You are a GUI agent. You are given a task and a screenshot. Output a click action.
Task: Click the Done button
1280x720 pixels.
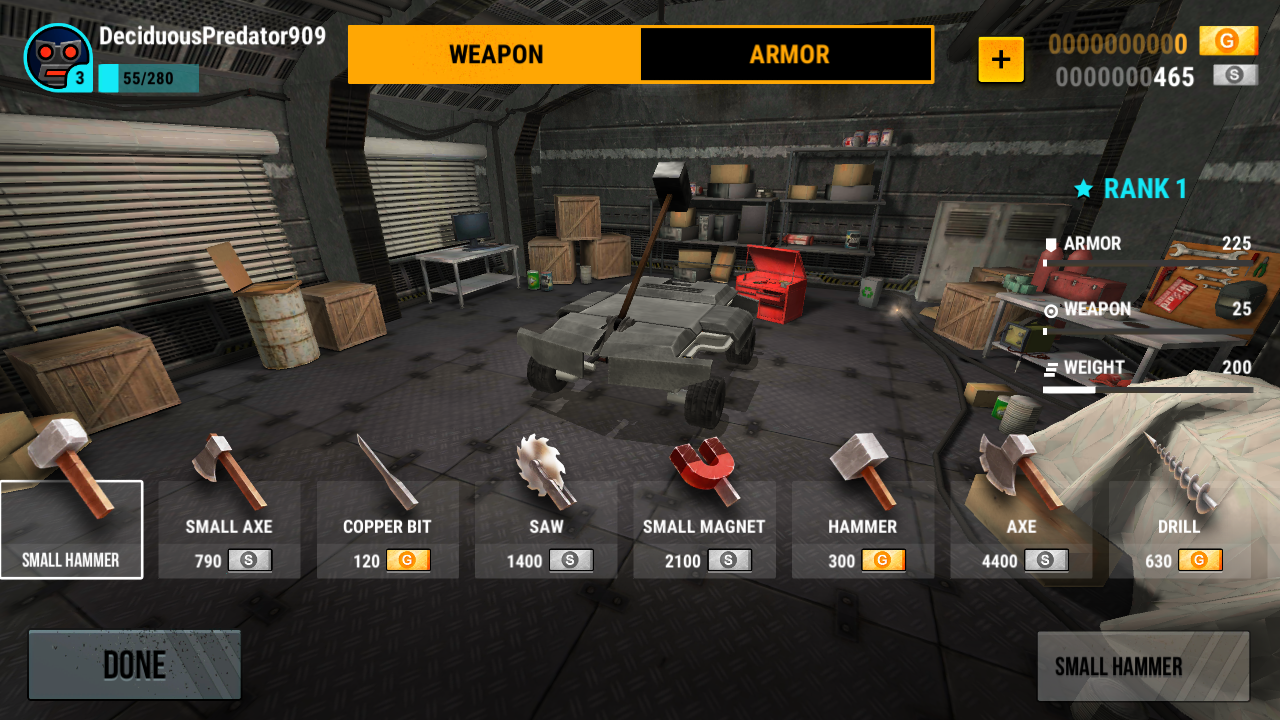coord(134,665)
